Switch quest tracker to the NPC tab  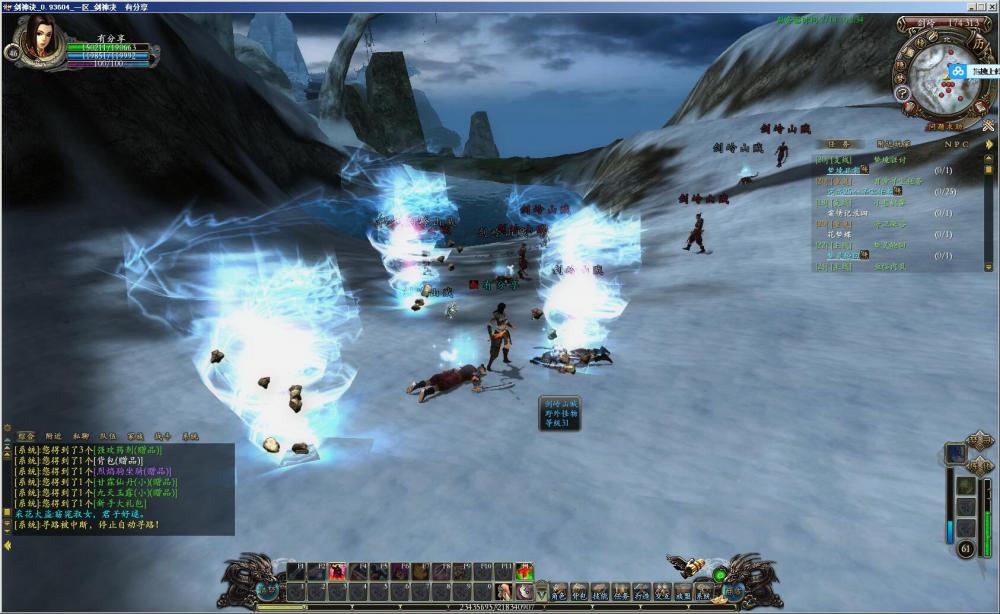point(956,144)
